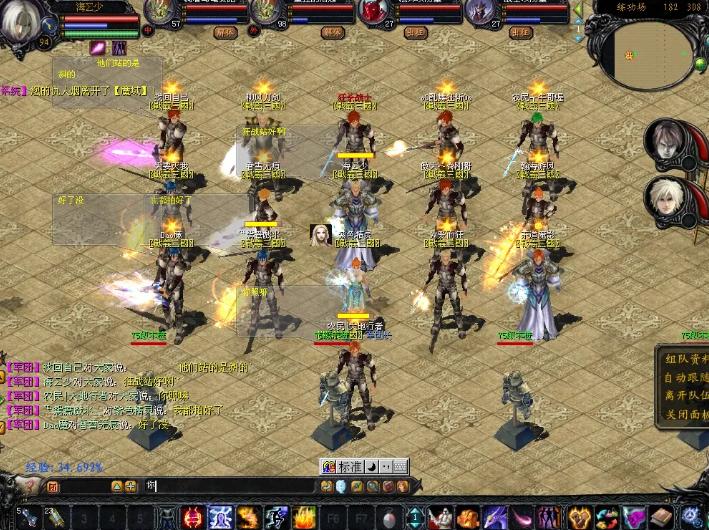
Task: Choose 离开队伍 leave team
Action: click(685, 396)
